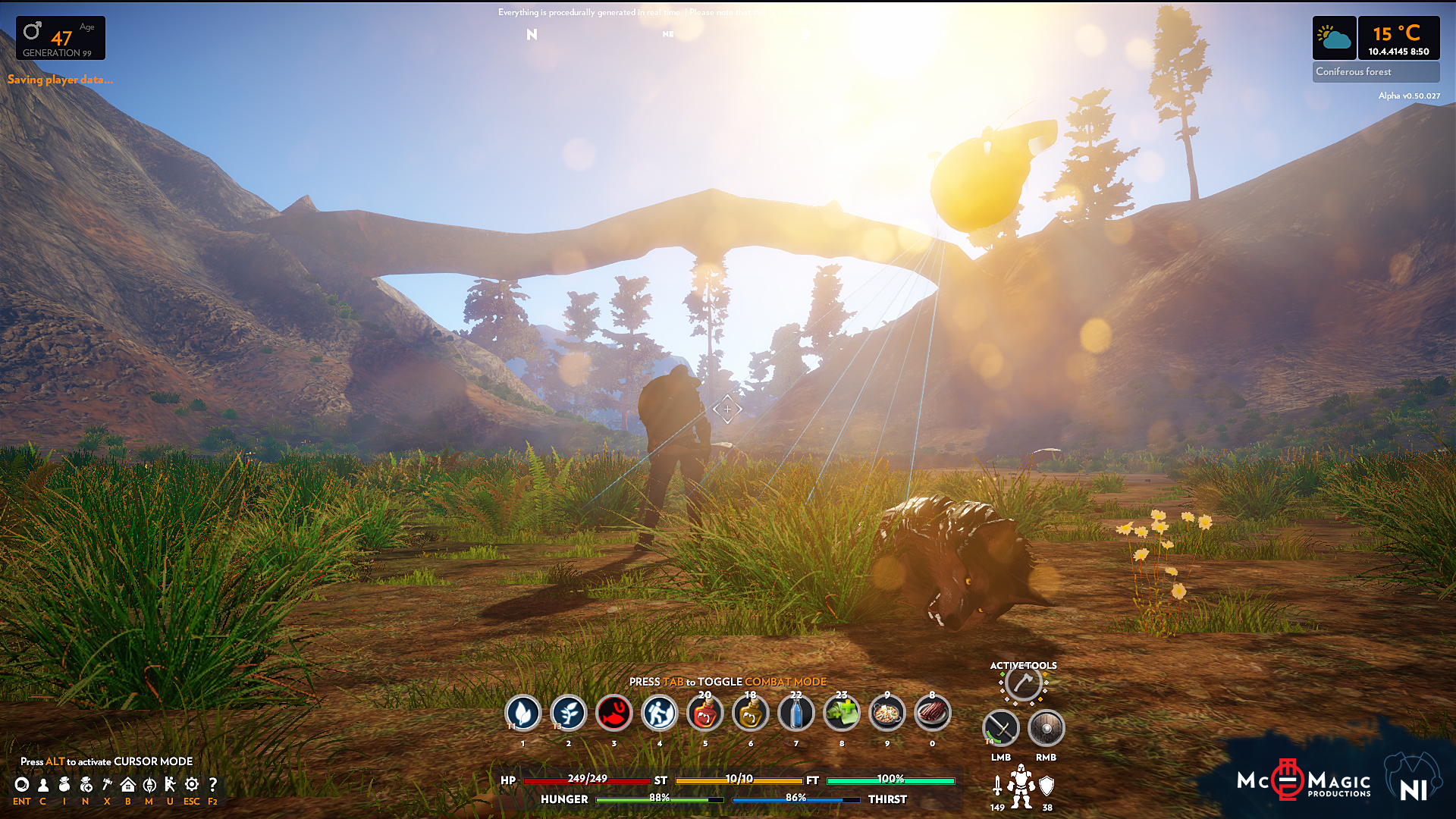Image resolution: width=1456 pixels, height=819 pixels.
Task: Toggle combat mode via the TAB prompt
Action: 728,682
